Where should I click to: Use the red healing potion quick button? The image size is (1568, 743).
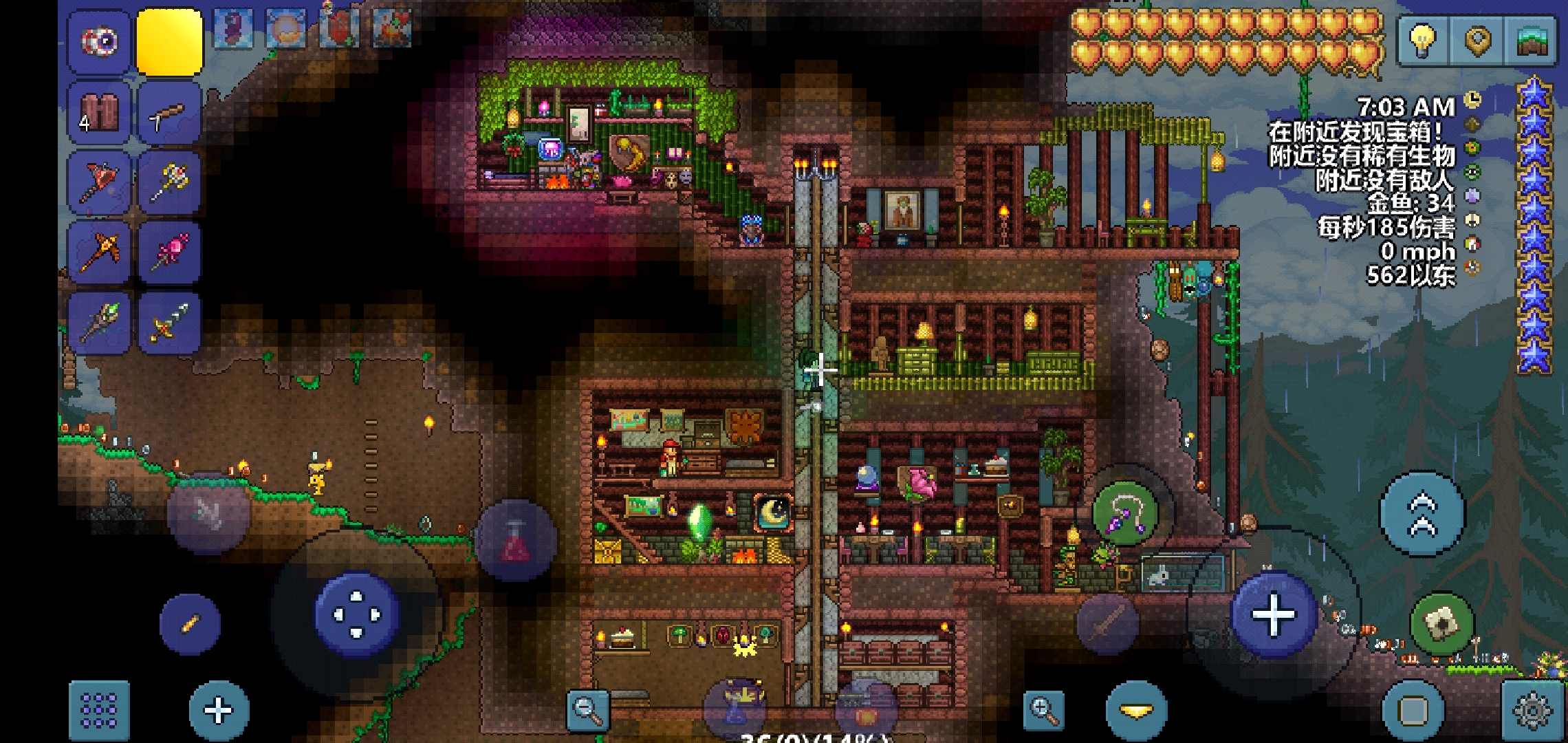point(516,540)
